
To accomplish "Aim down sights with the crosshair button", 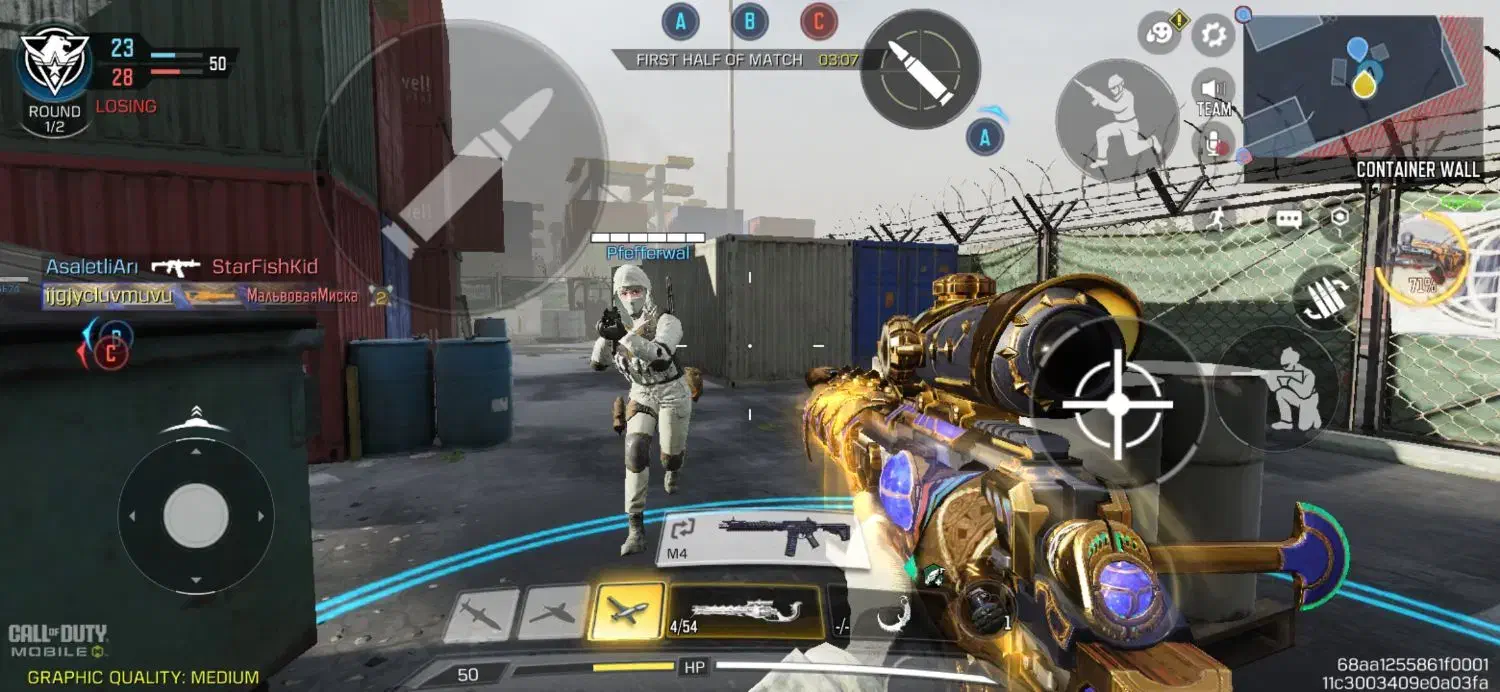I will point(1117,403).
